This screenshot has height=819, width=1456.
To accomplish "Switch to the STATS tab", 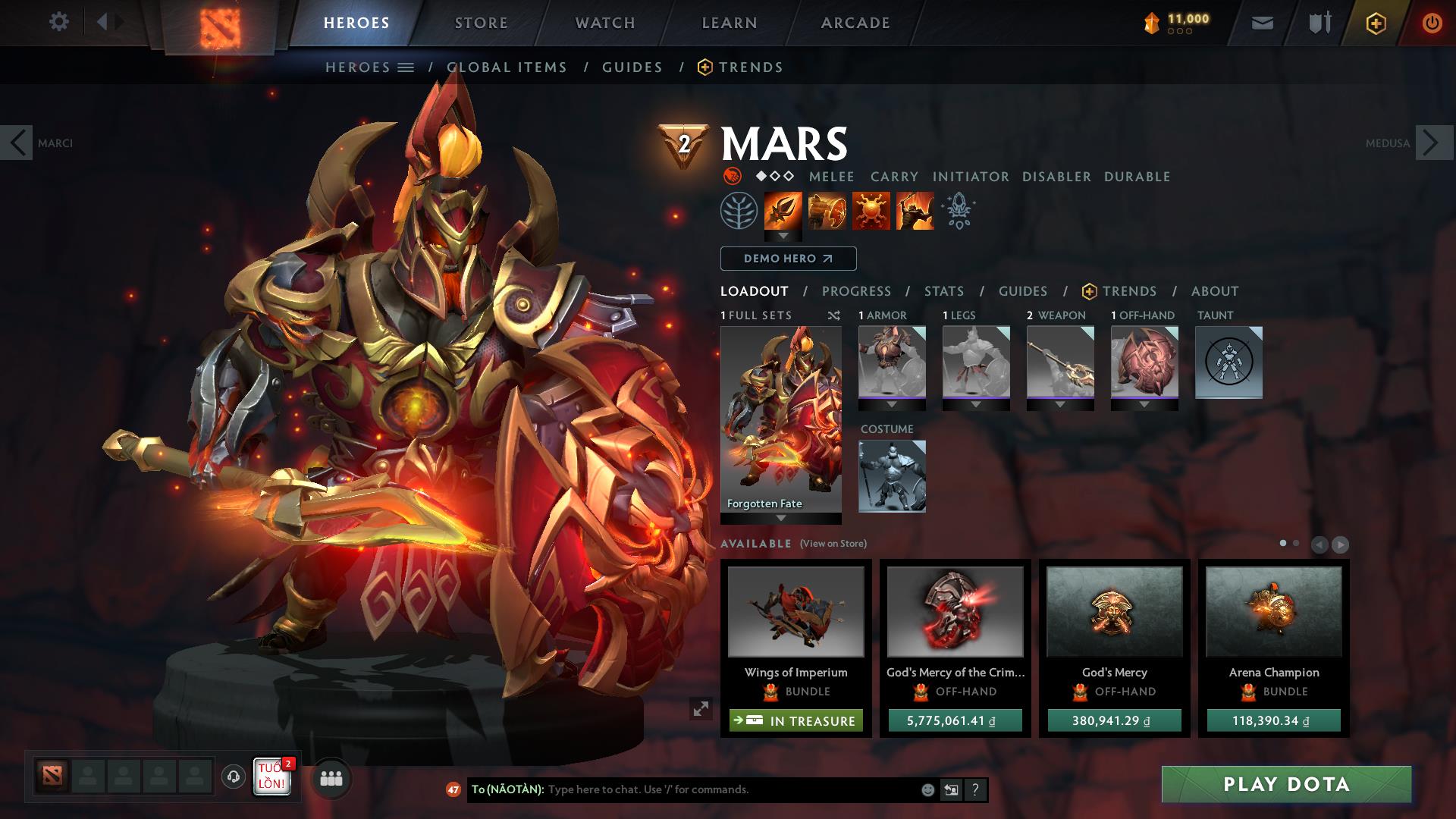I will point(943,291).
